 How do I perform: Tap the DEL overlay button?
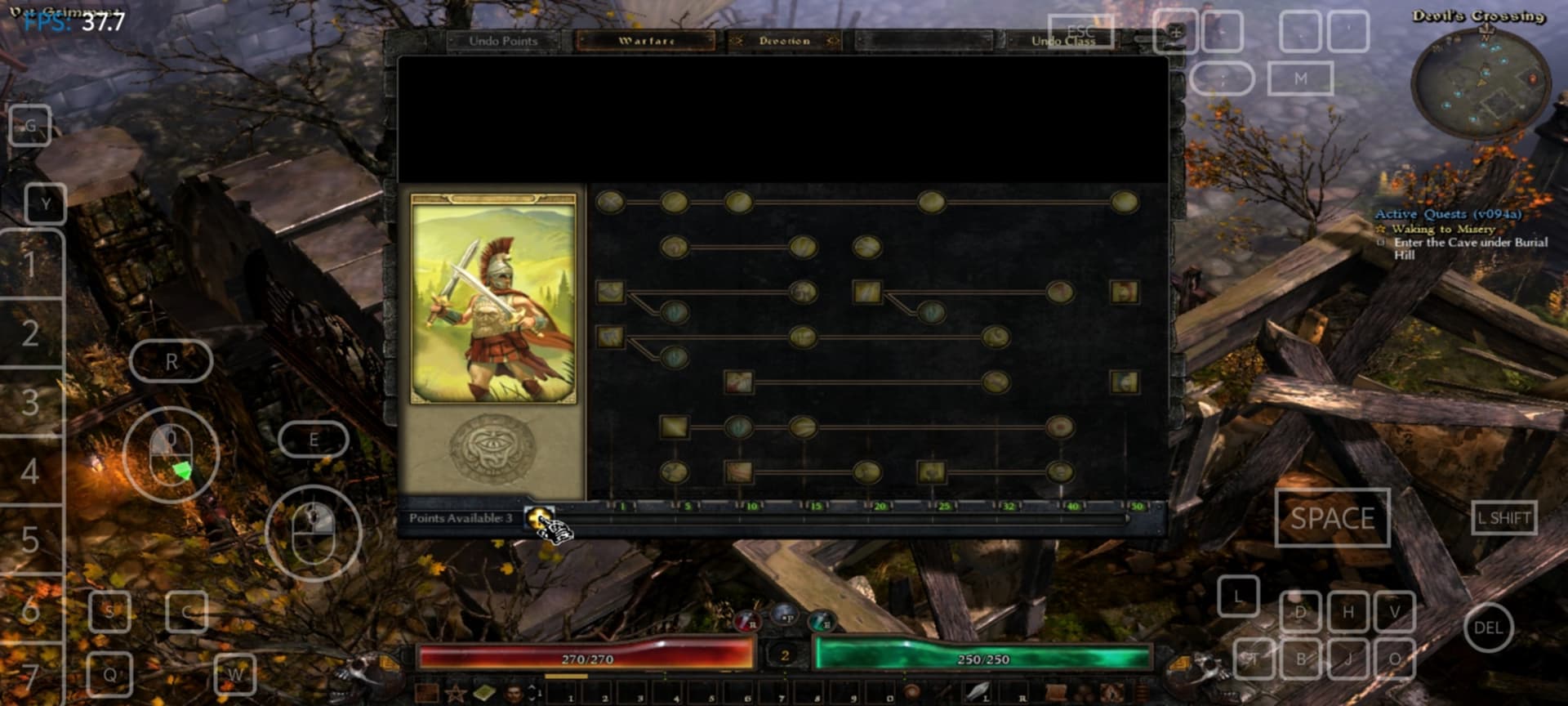pos(1488,628)
